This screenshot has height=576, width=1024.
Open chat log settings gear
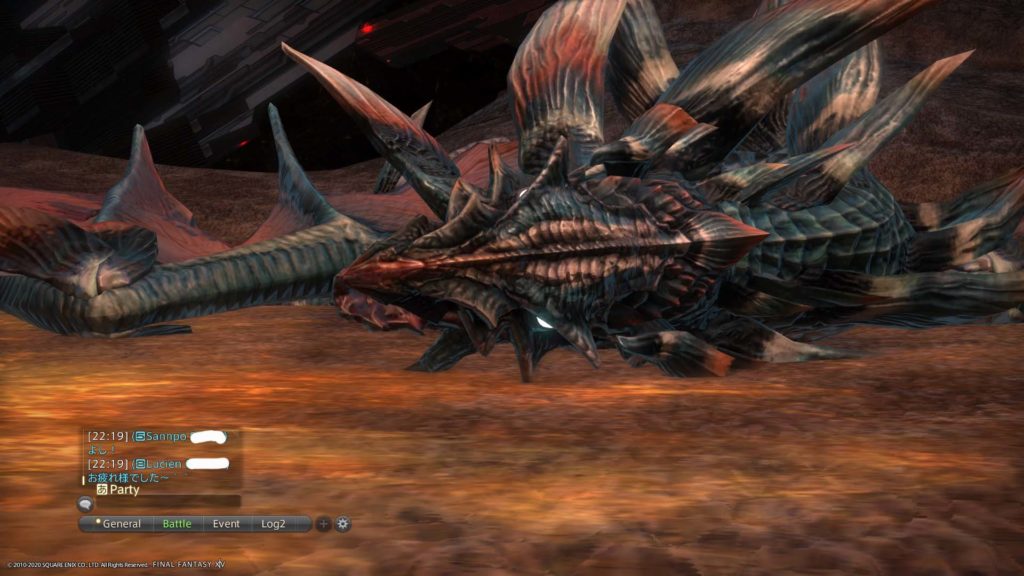point(343,524)
